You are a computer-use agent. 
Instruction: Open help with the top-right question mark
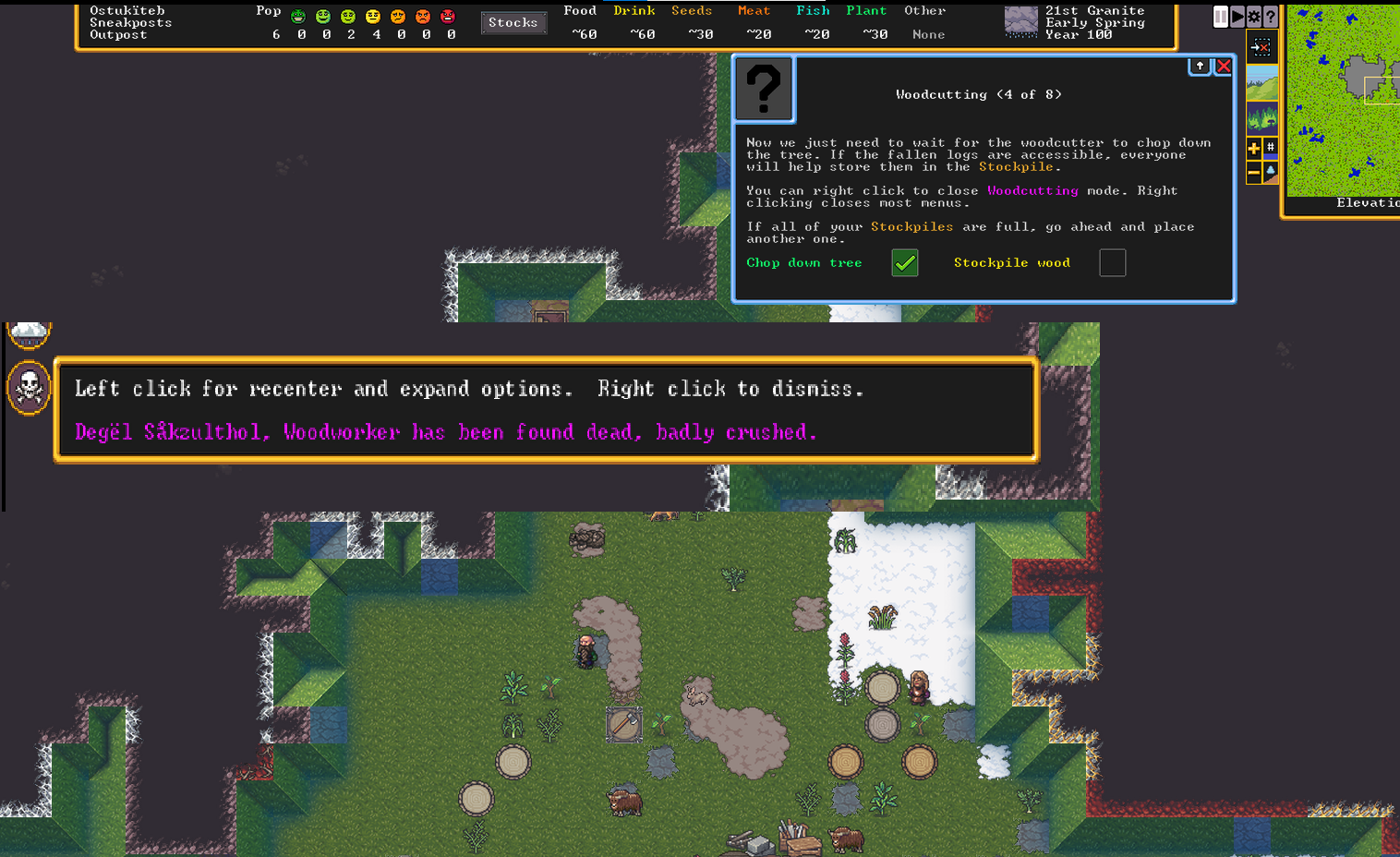point(1271,17)
